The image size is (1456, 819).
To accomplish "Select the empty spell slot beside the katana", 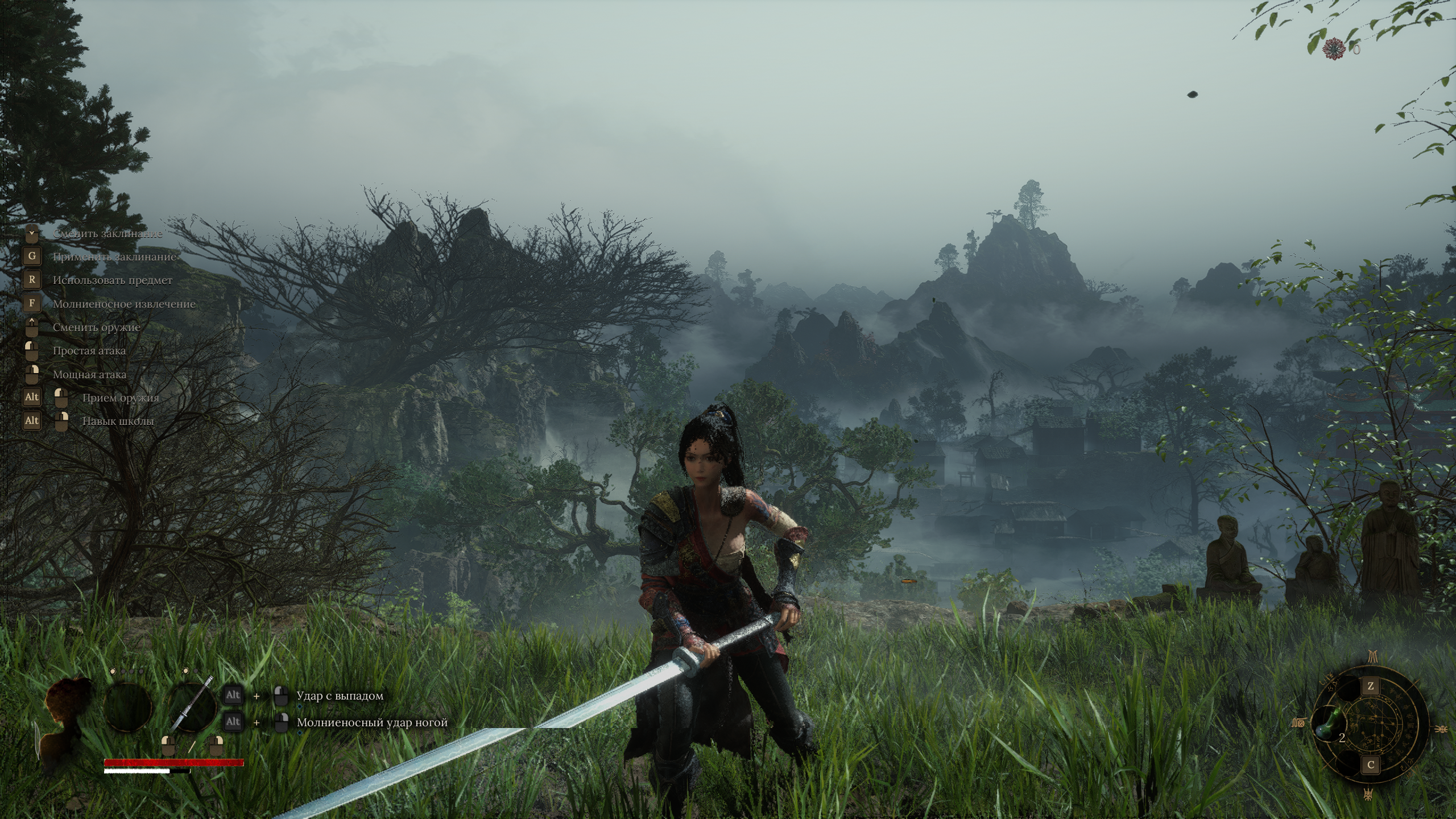I will (129, 708).
